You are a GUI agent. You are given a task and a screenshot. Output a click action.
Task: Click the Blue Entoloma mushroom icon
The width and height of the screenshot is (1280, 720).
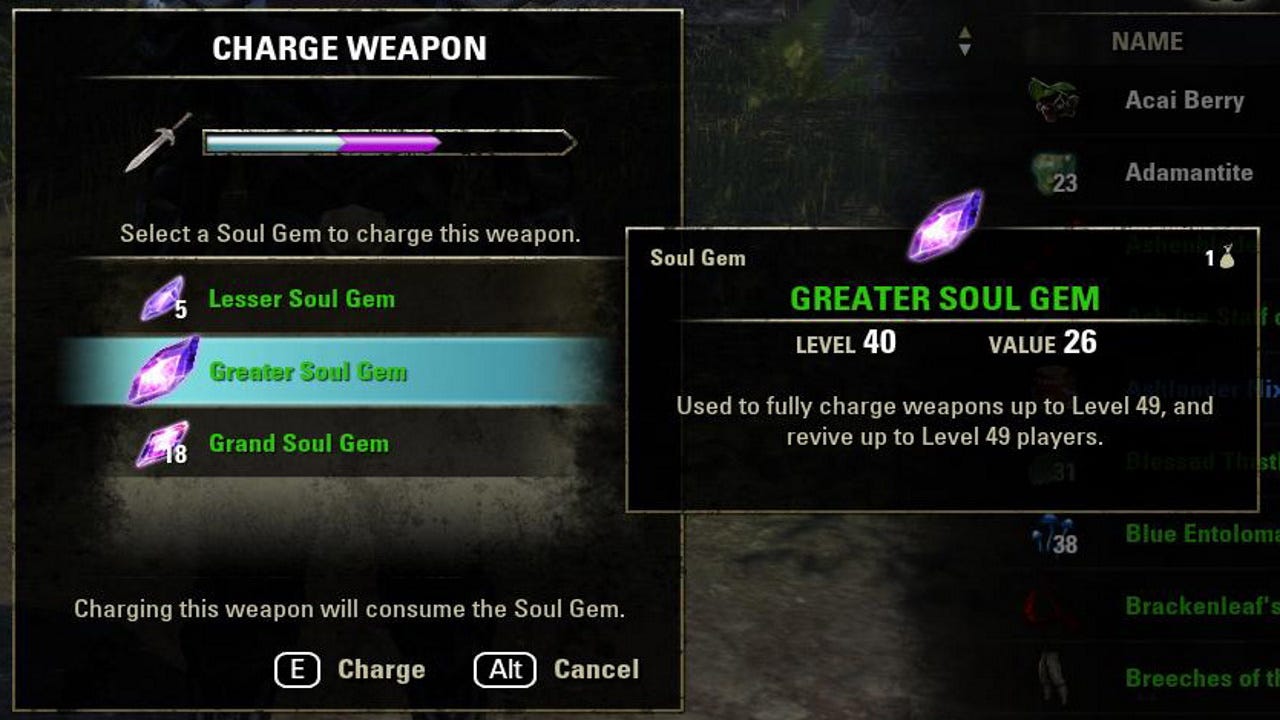[1050, 535]
